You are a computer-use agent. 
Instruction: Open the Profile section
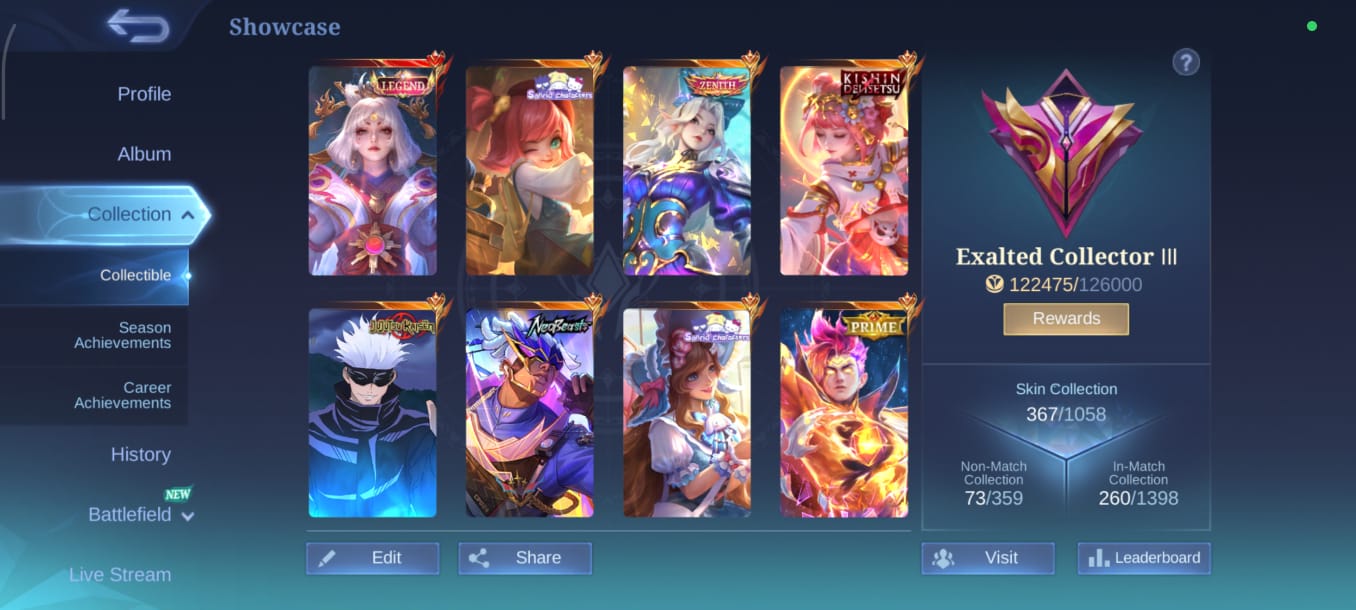[144, 94]
